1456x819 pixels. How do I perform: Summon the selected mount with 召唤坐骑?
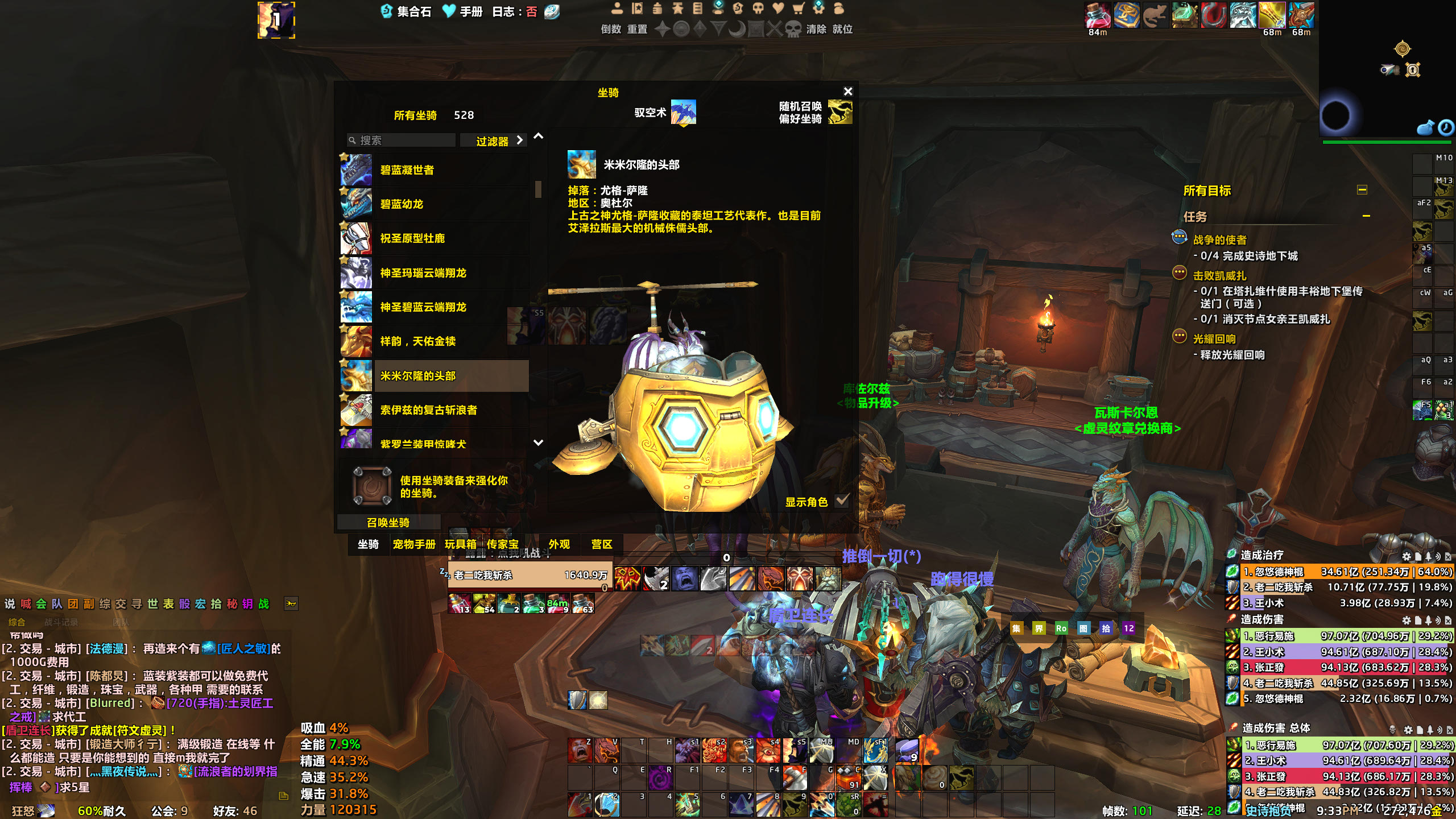(388, 522)
